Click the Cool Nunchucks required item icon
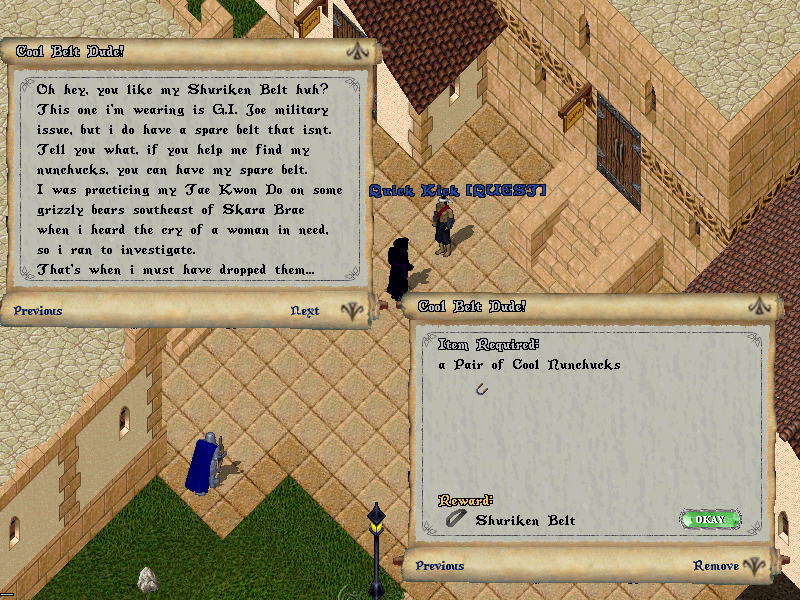This screenshot has height=600, width=800. click(482, 389)
